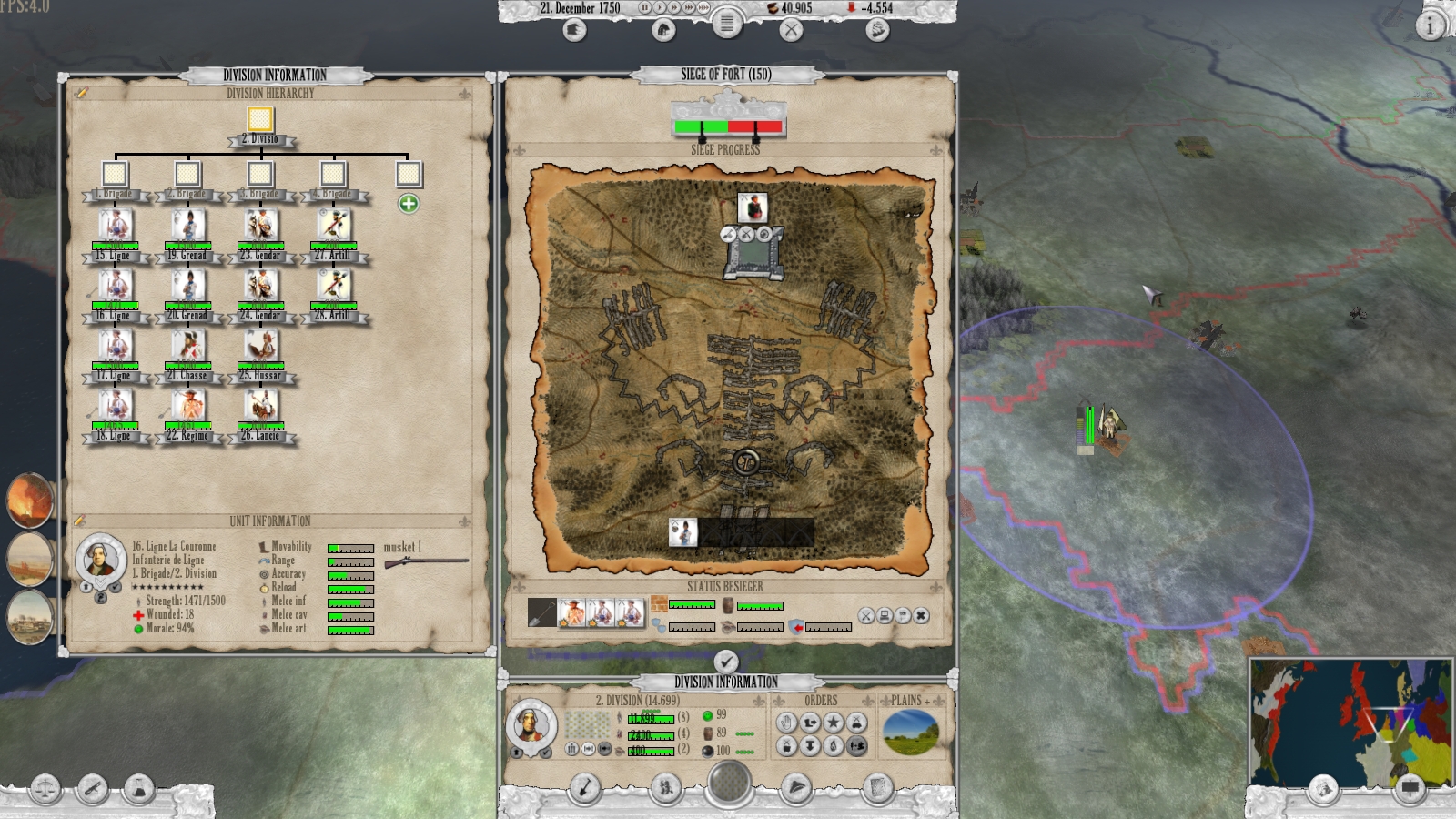1456x819 pixels.
Task: Pause the game with the pause control
Action: (x=645, y=8)
